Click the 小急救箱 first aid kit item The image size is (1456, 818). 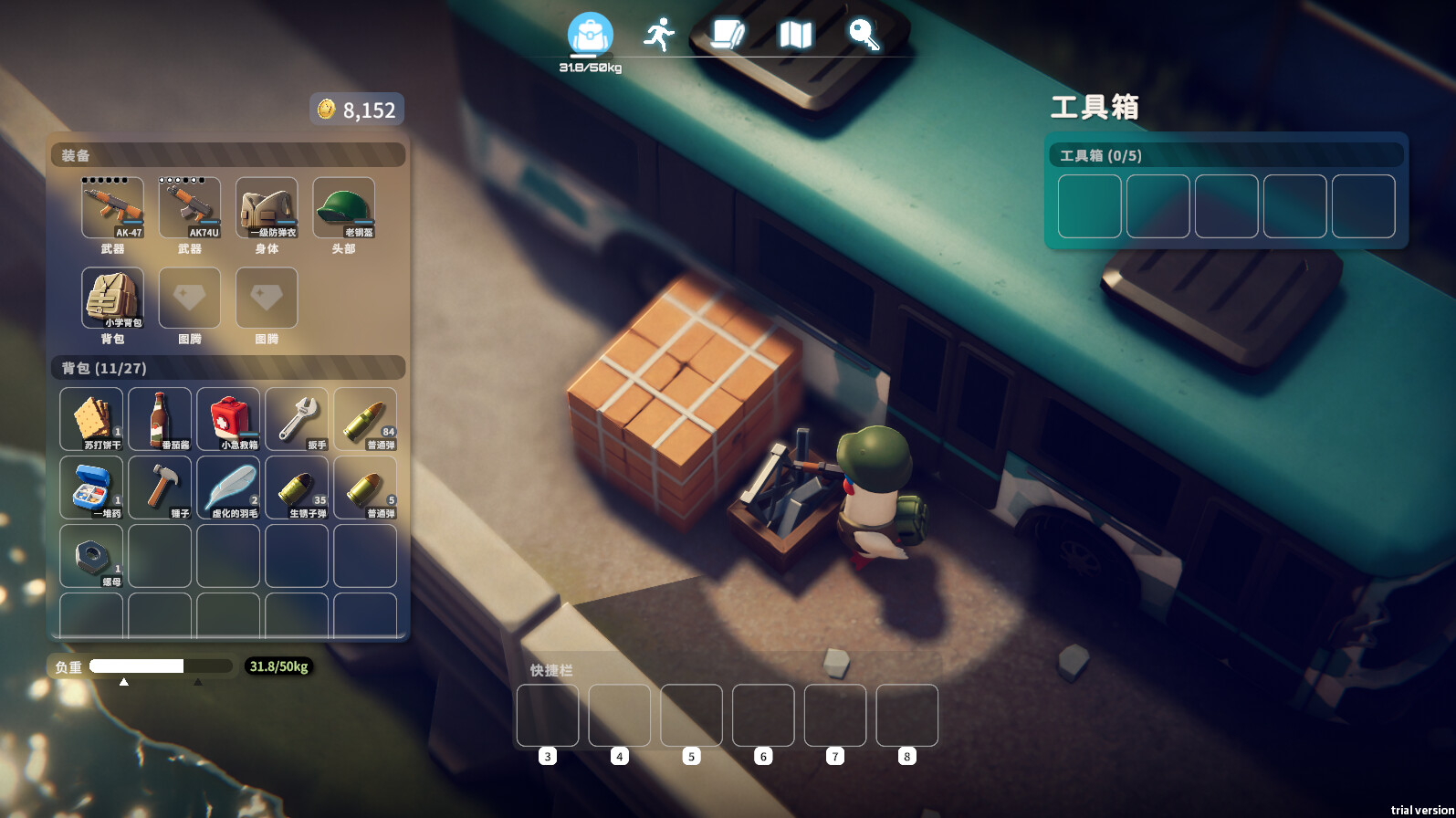(228, 418)
